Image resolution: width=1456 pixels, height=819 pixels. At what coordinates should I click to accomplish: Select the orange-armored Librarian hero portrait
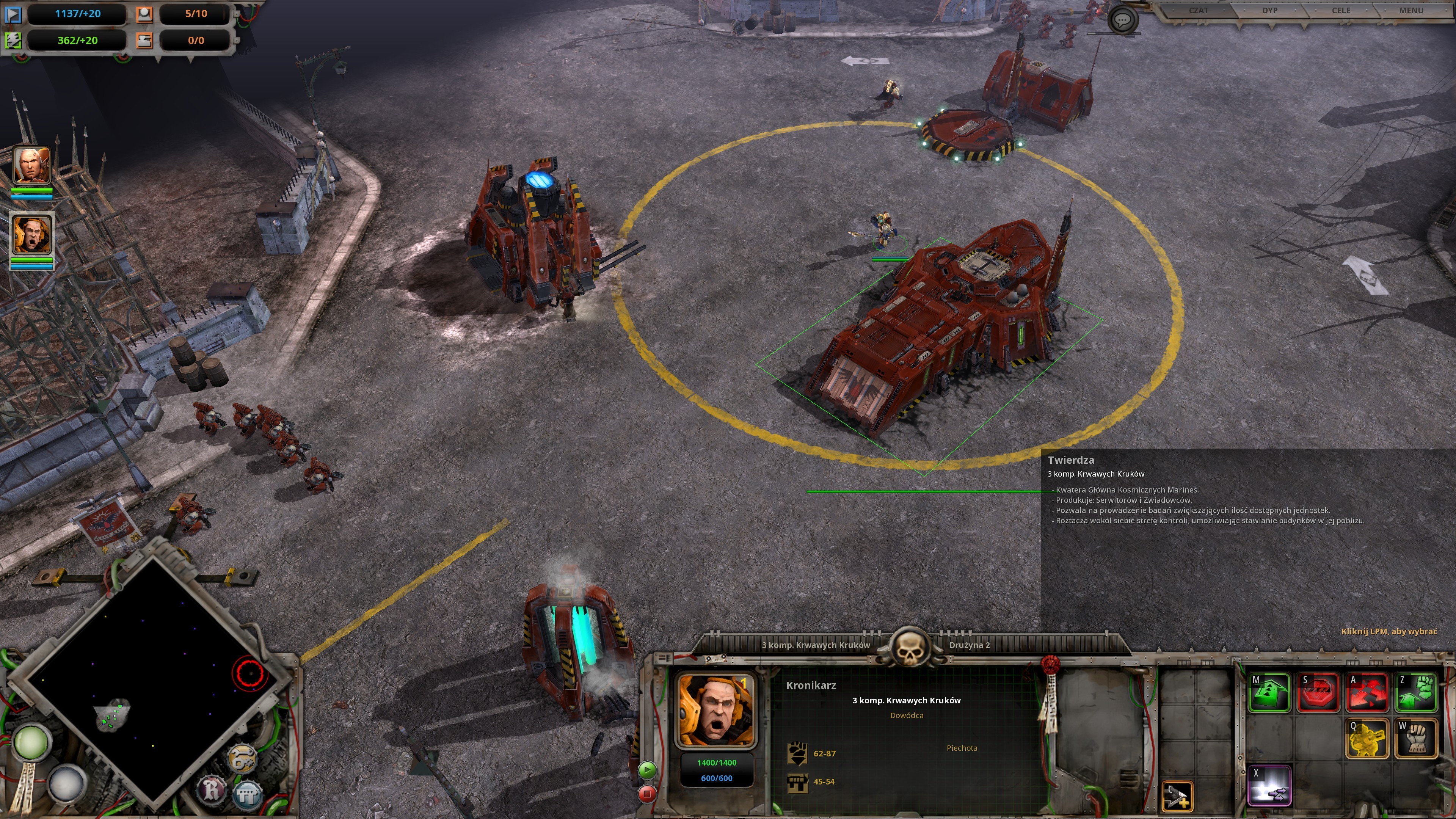(31, 234)
